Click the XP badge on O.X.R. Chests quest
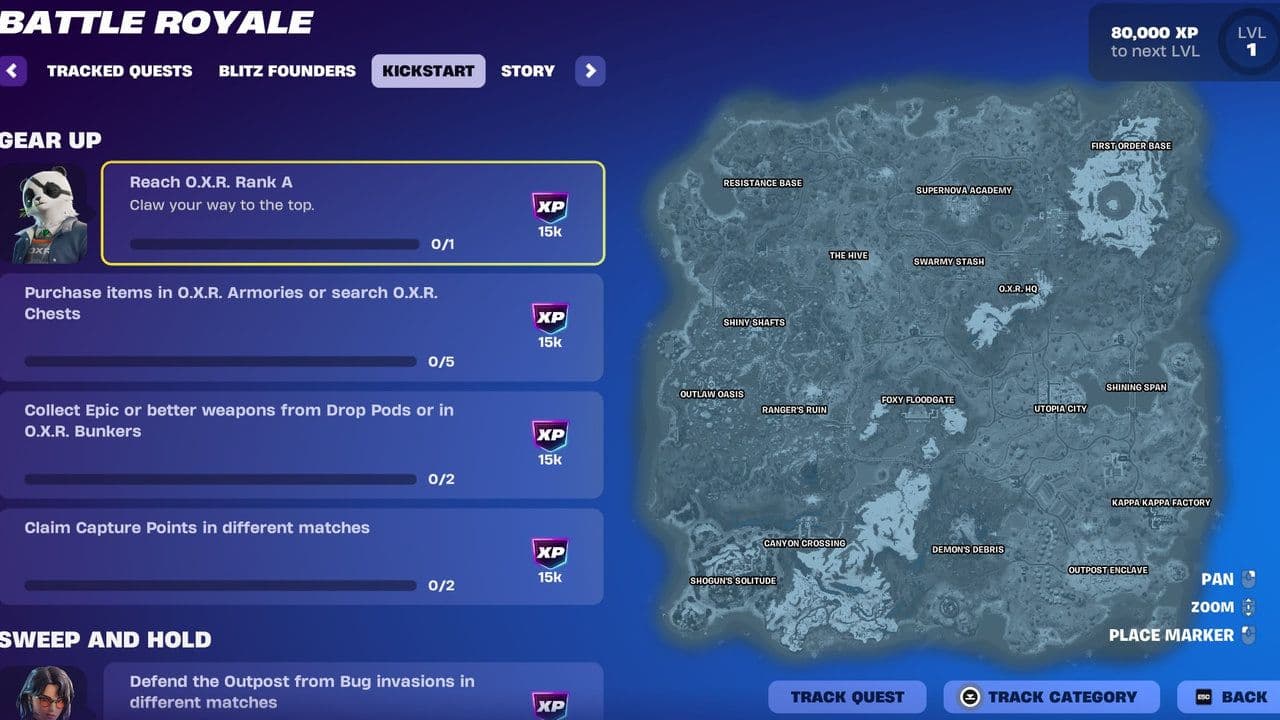 point(548,325)
